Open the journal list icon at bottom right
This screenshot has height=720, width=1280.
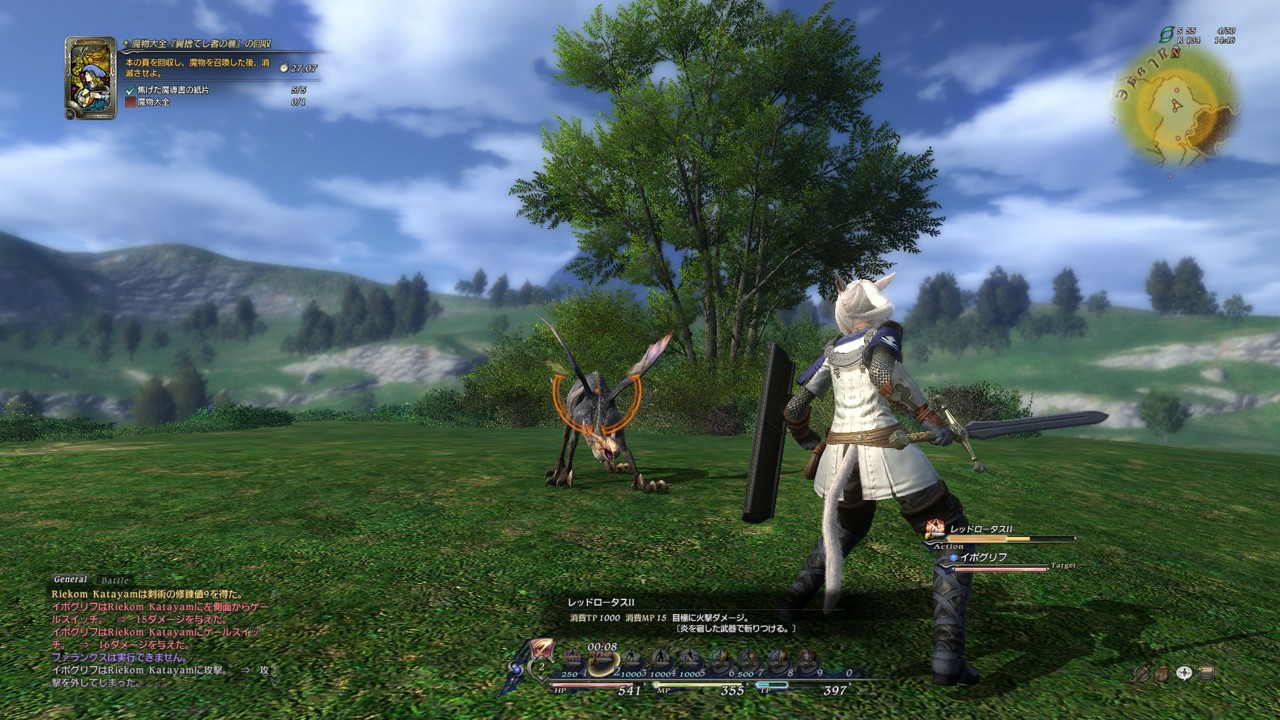coord(1206,673)
